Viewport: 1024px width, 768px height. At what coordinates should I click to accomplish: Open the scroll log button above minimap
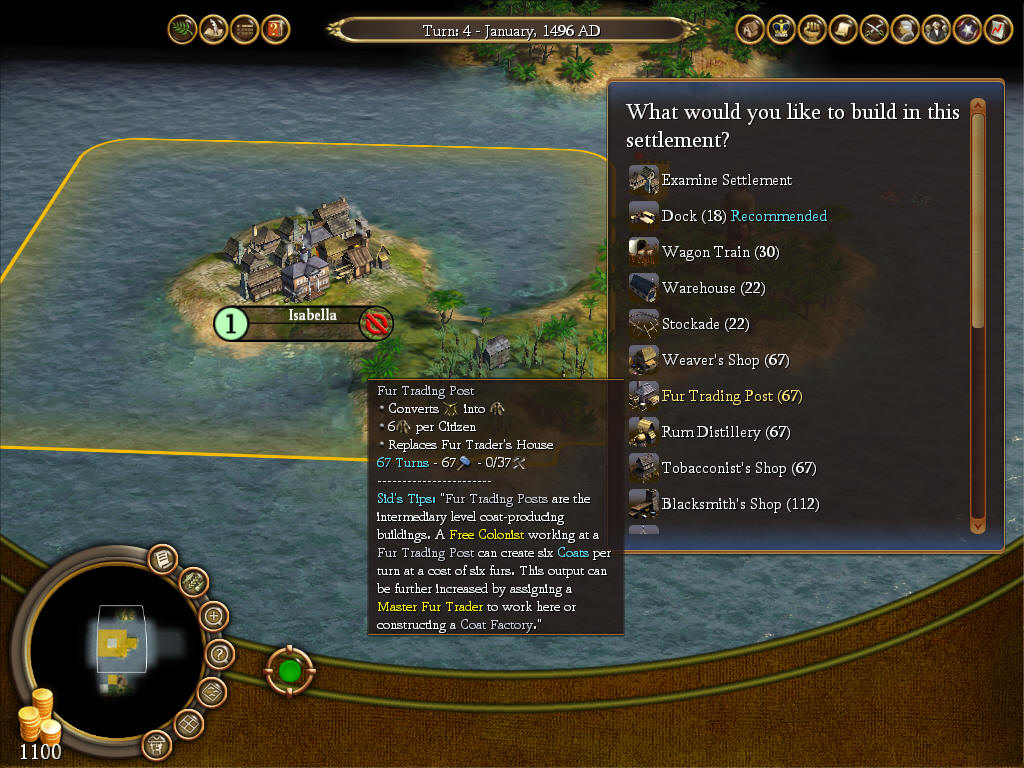point(161,559)
